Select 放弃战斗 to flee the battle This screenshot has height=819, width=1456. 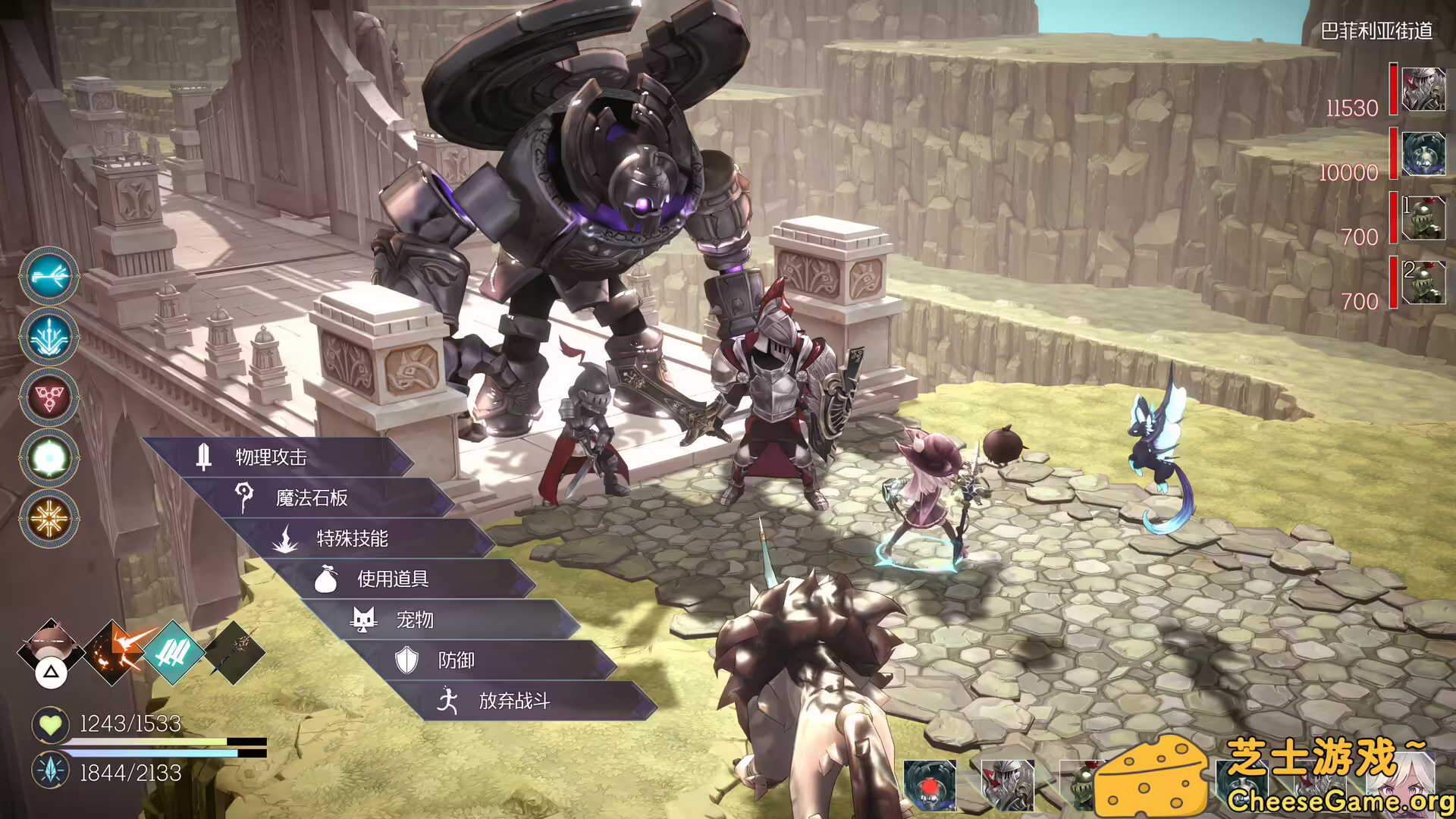point(516,701)
